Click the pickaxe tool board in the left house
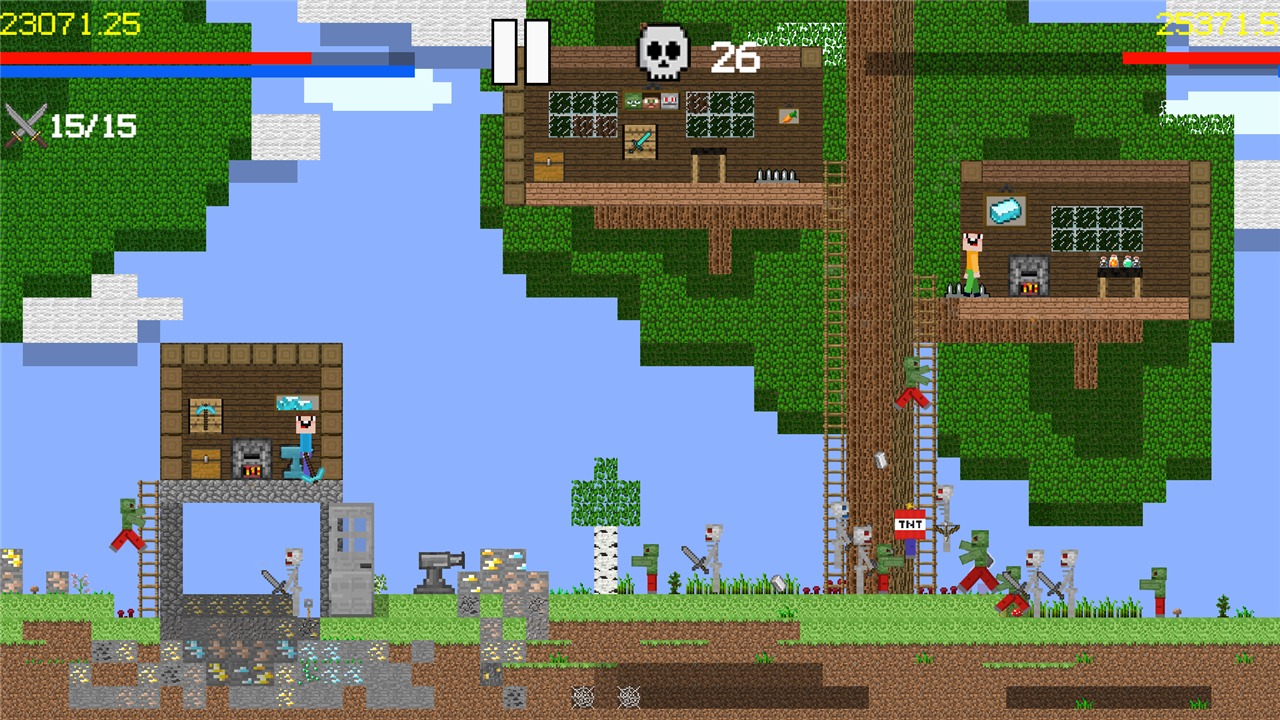The width and height of the screenshot is (1280, 720). pos(205,414)
